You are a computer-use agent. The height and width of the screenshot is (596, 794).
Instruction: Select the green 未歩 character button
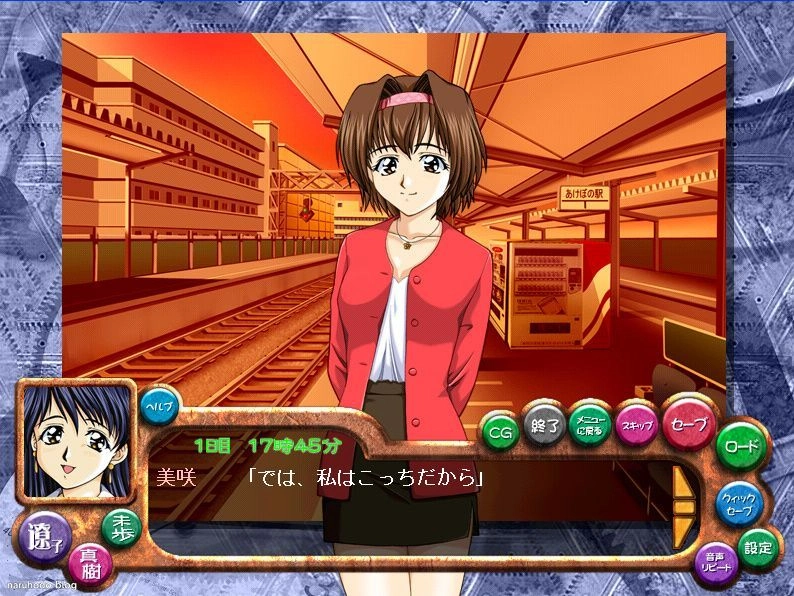click(x=122, y=528)
